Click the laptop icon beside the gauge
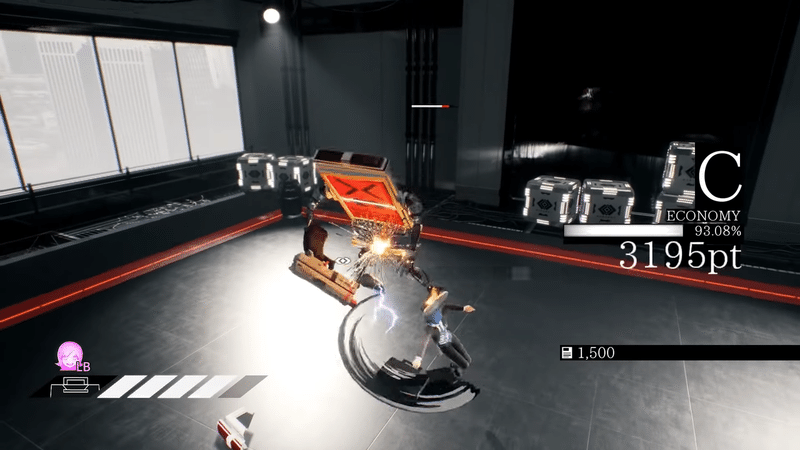This screenshot has height=450, width=800. tap(74, 384)
